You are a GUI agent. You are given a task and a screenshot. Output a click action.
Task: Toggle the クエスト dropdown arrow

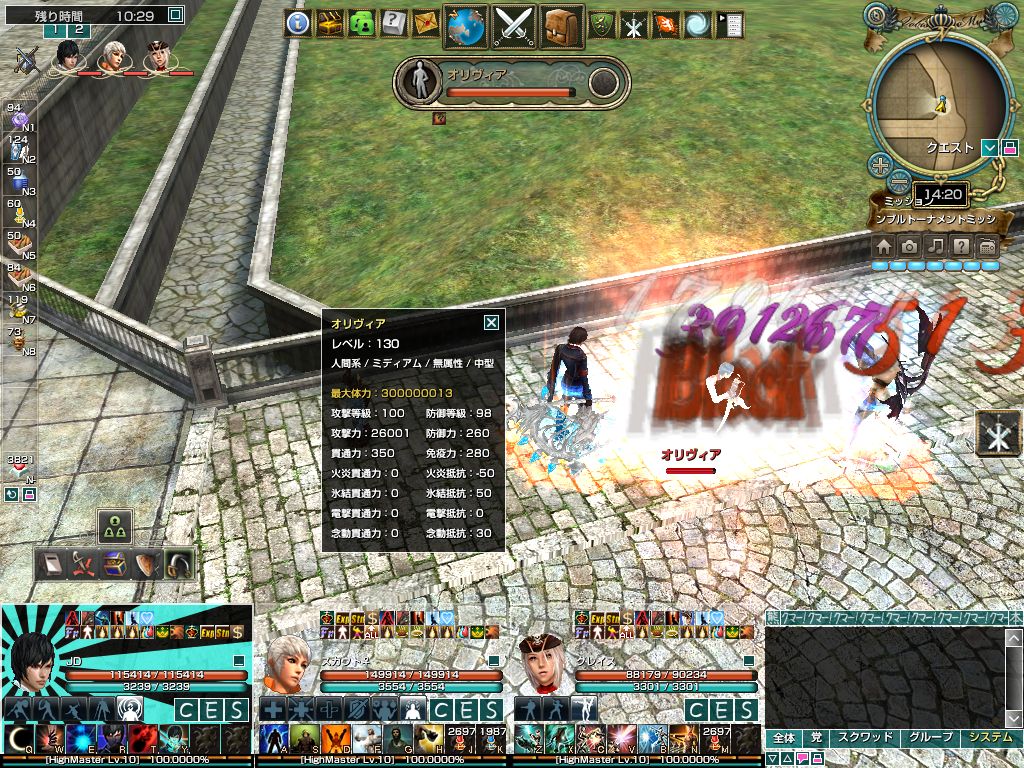coord(989,148)
